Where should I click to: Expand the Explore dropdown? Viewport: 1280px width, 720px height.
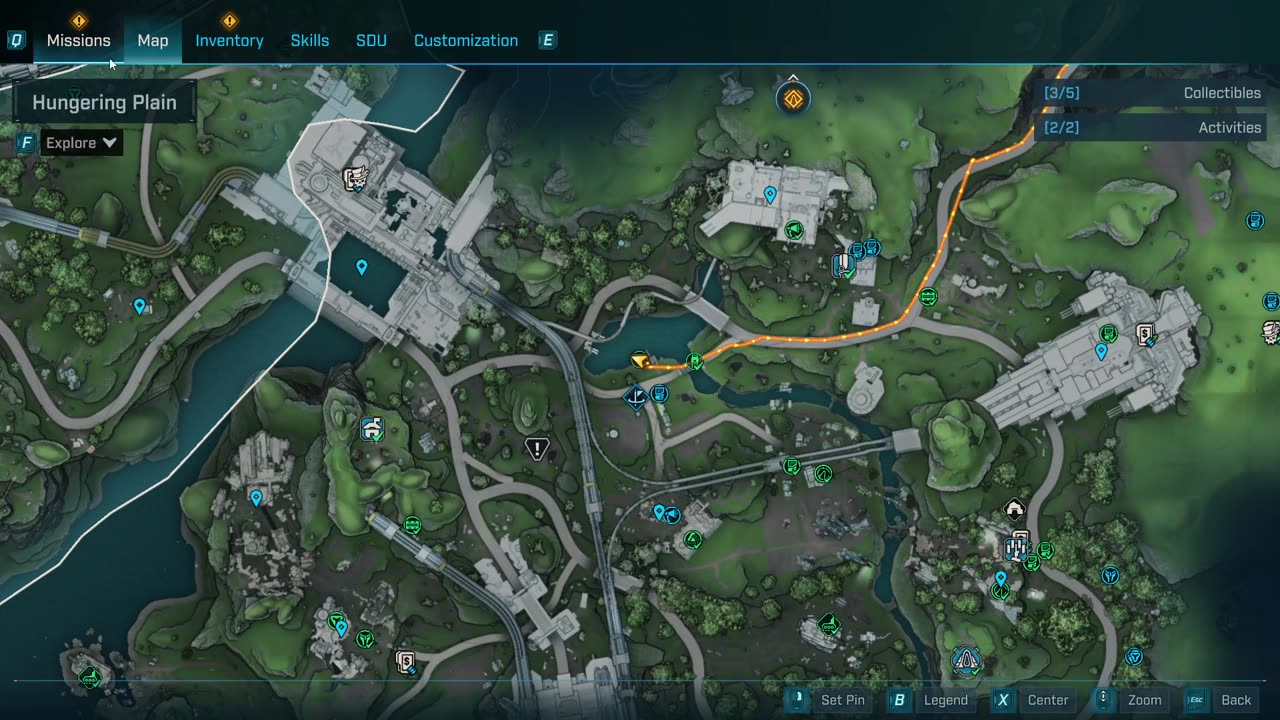click(x=82, y=143)
